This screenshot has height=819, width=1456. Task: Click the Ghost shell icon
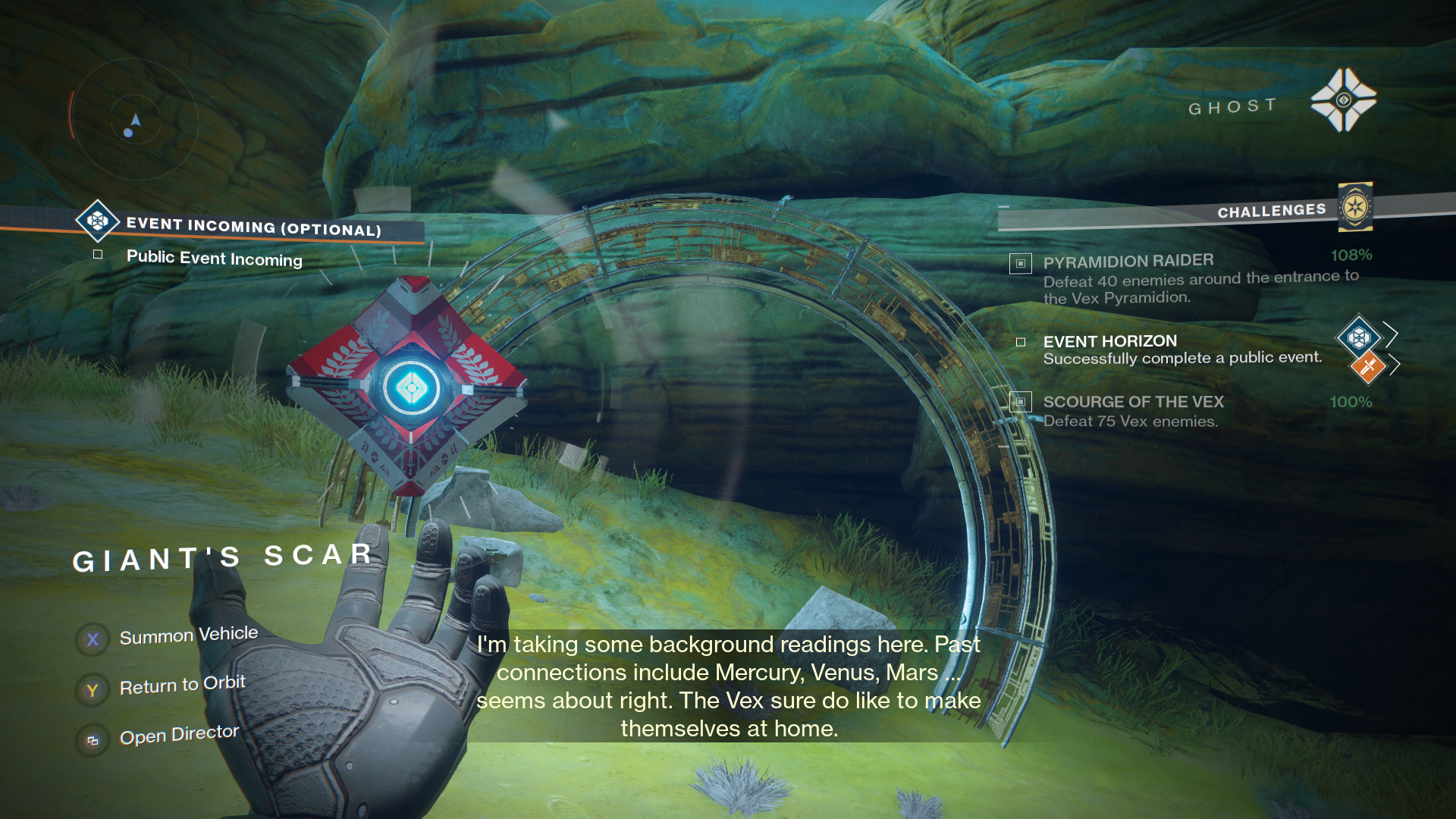pyautogui.click(x=1344, y=100)
